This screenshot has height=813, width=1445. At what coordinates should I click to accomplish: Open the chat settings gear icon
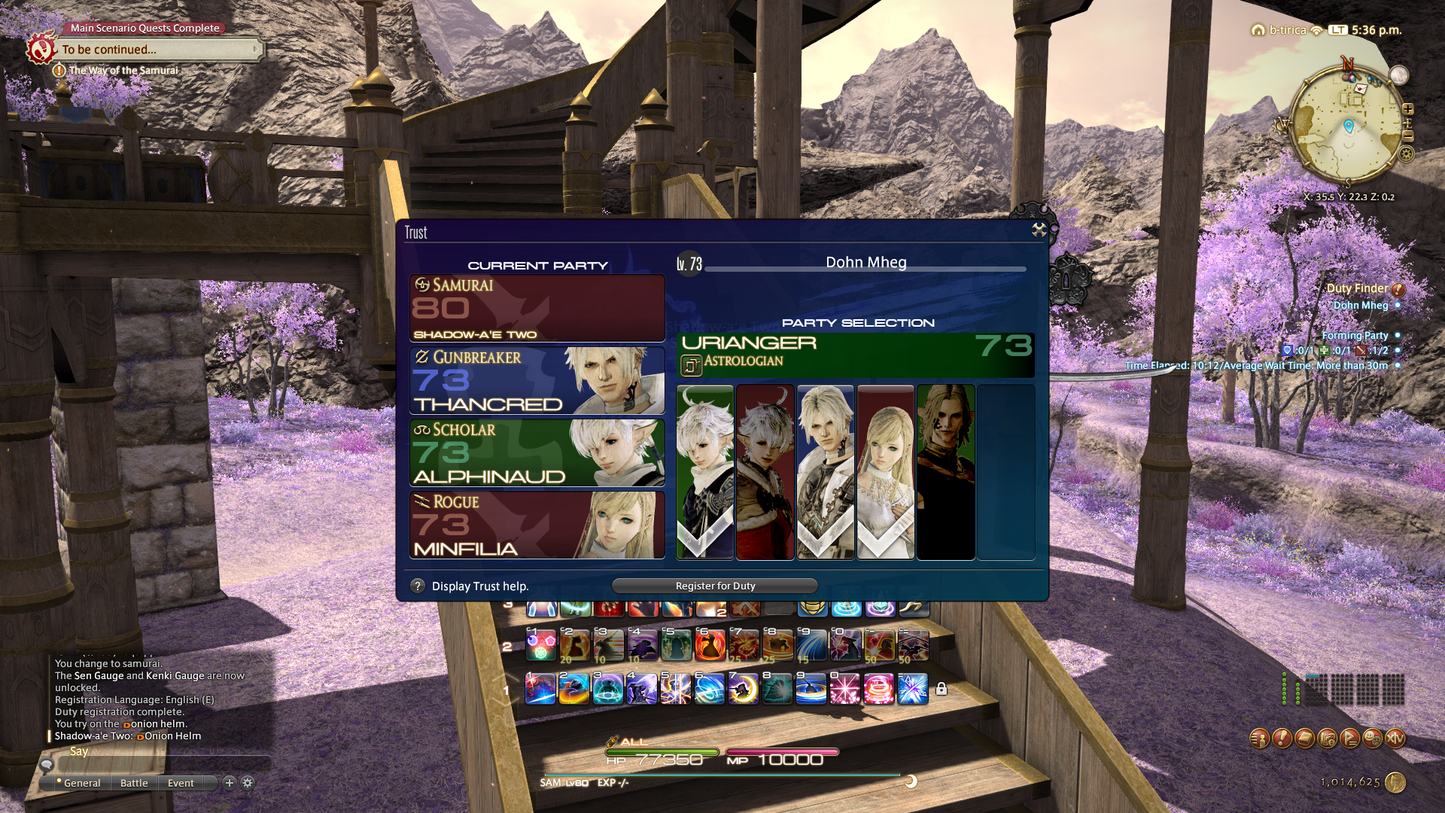(x=247, y=783)
